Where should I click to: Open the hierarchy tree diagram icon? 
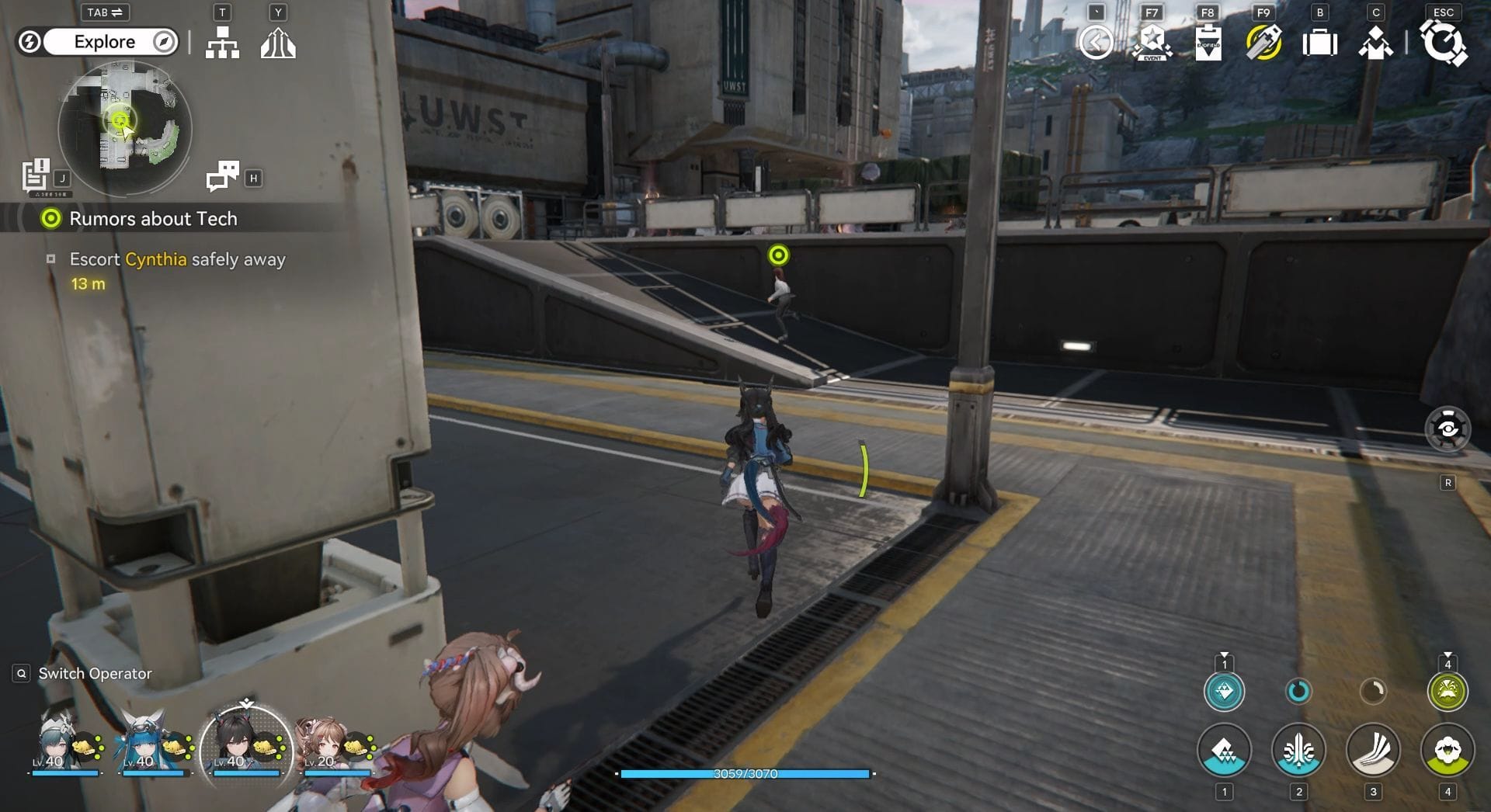(x=222, y=43)
